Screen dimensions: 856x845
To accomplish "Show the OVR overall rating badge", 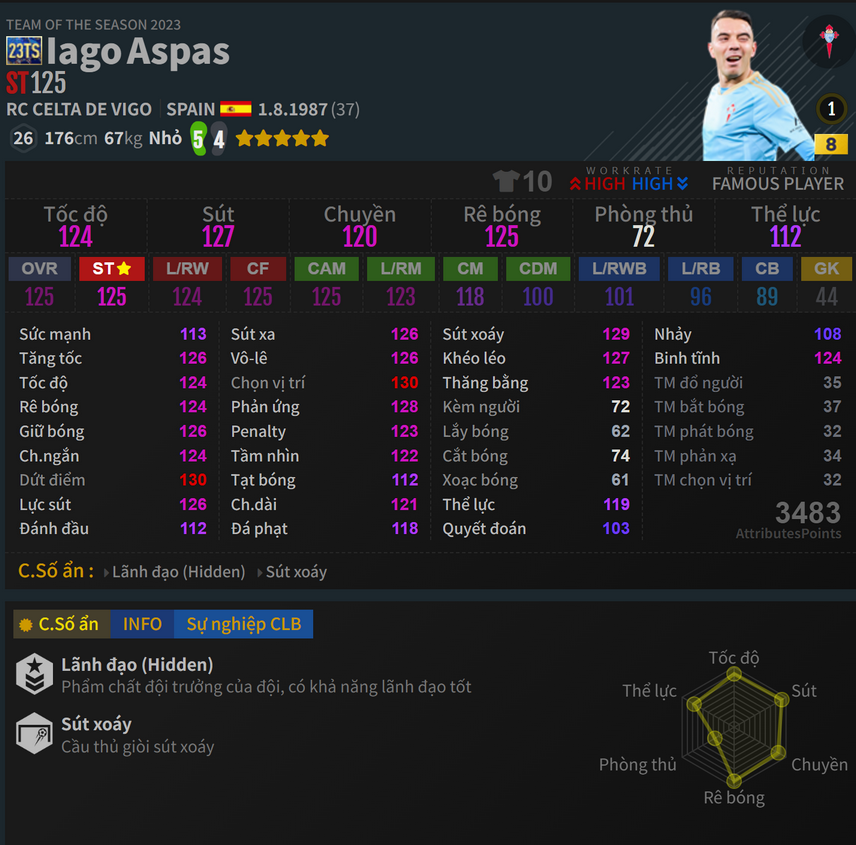I will click(x=39, y=269).
